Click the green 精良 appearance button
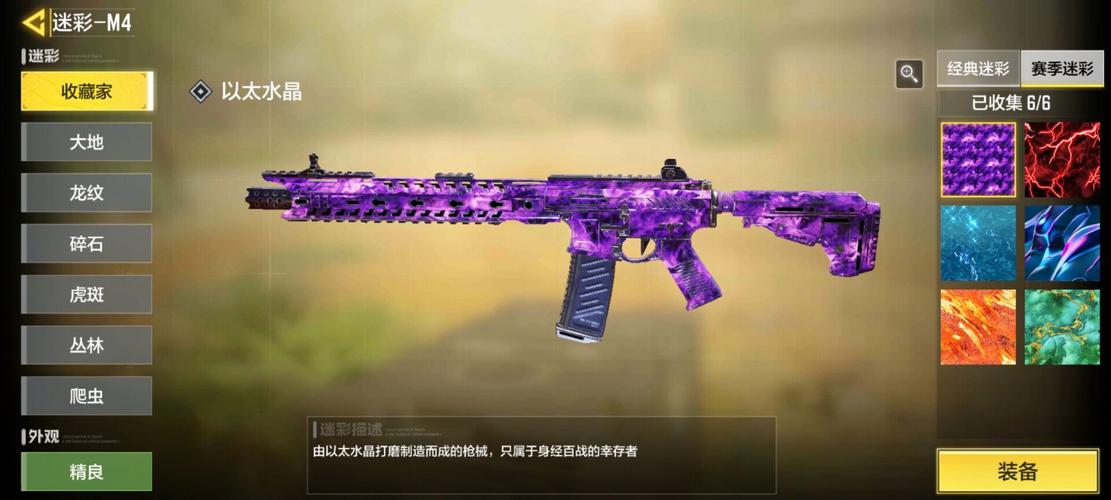The height and width of the screenshot is (500, 1111). pos(87,471)
